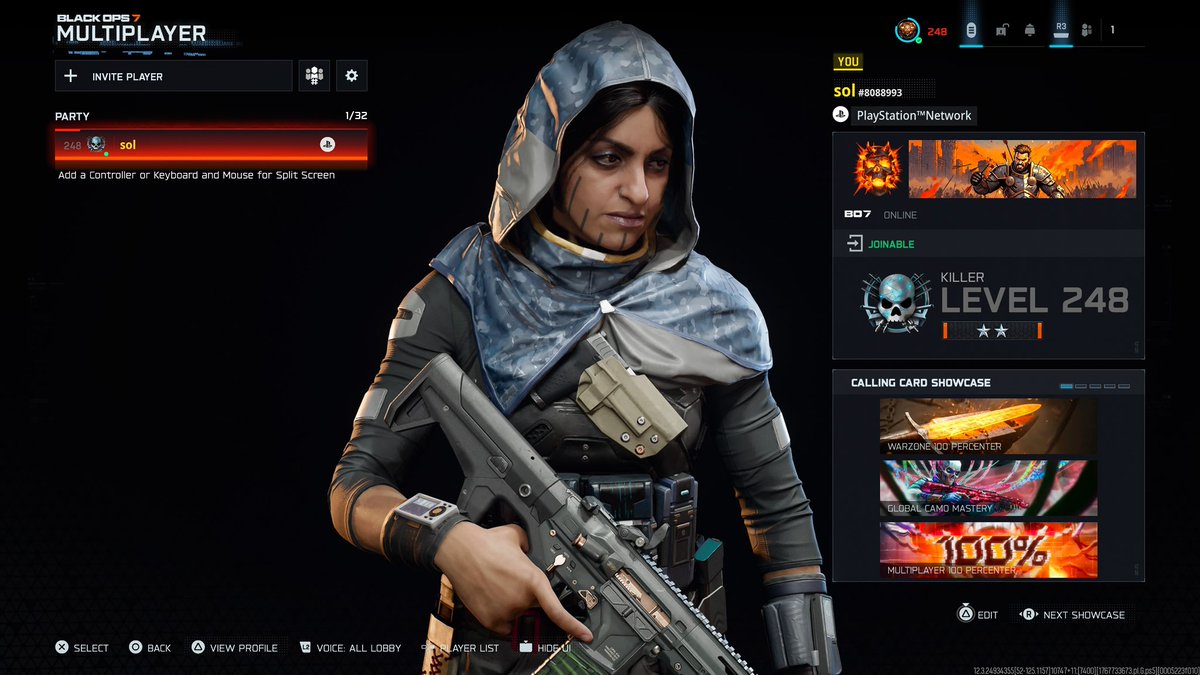Open the party group code button

(315, 76)
